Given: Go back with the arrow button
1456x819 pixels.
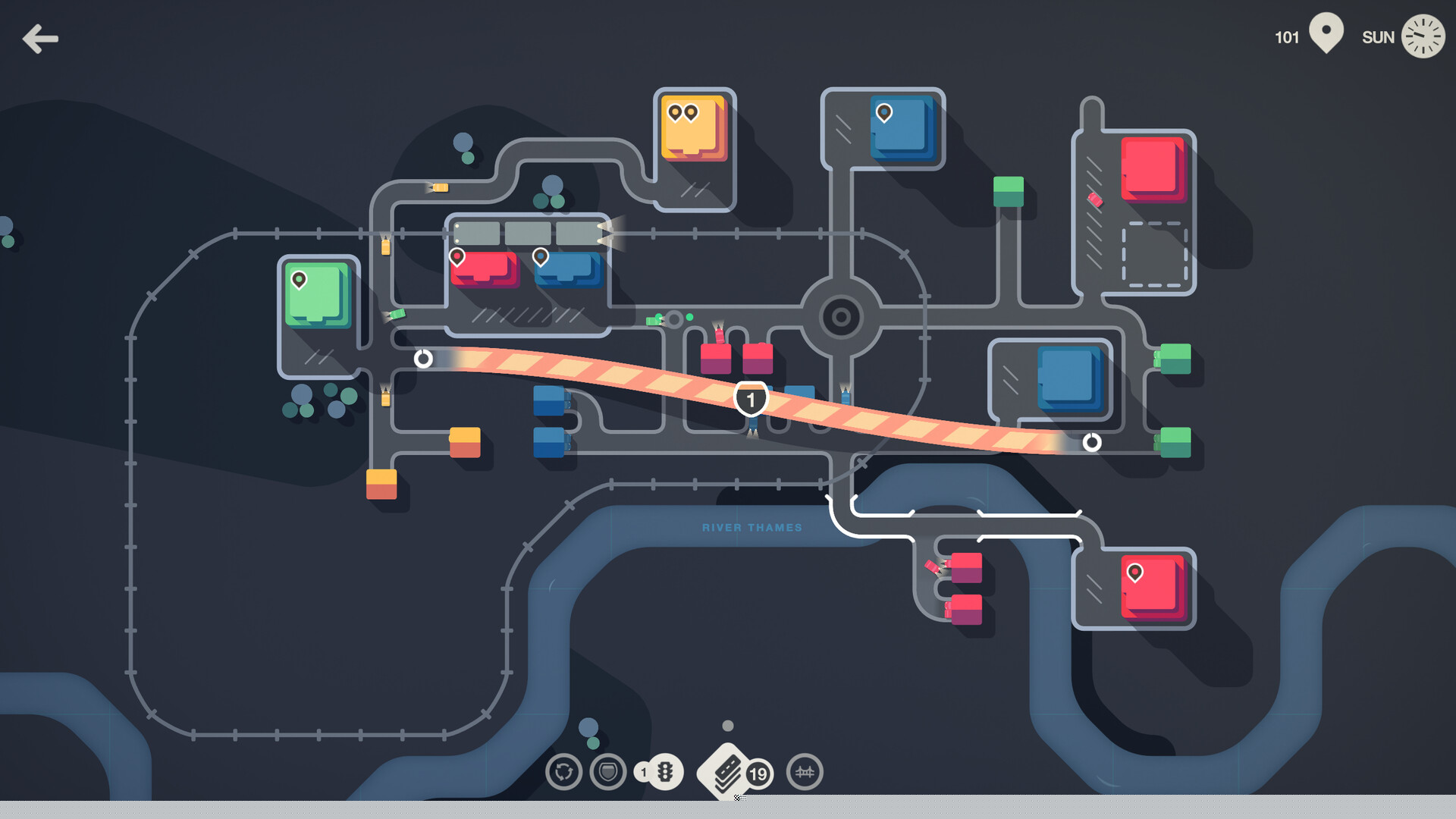Looking at the screenshot, I should click(x=40, y=39).
